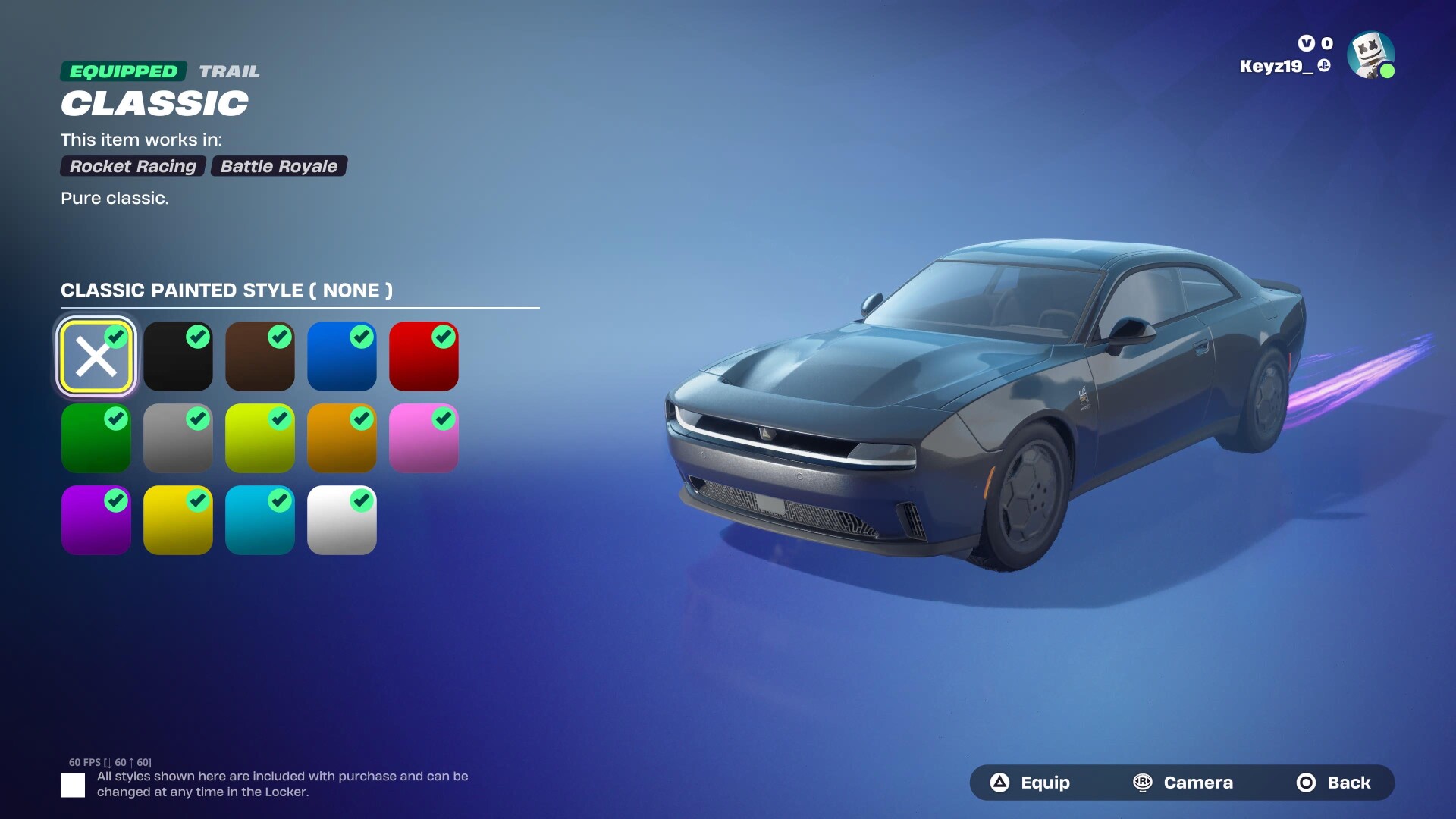The height and width of the screenshot is (819, 1456).
Task: Select the None painted style swatch
Action: [x=96, y=356]
